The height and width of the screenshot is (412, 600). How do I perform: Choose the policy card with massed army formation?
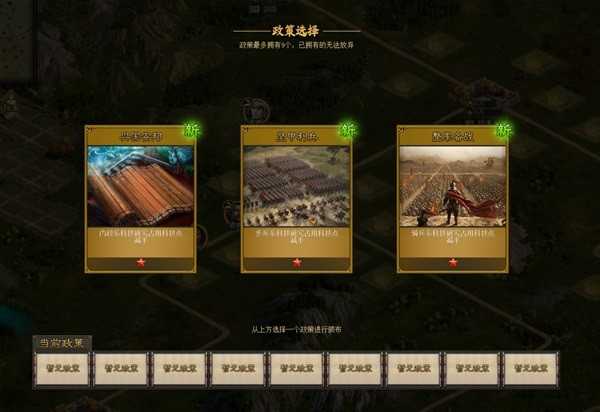coord(296,198)
